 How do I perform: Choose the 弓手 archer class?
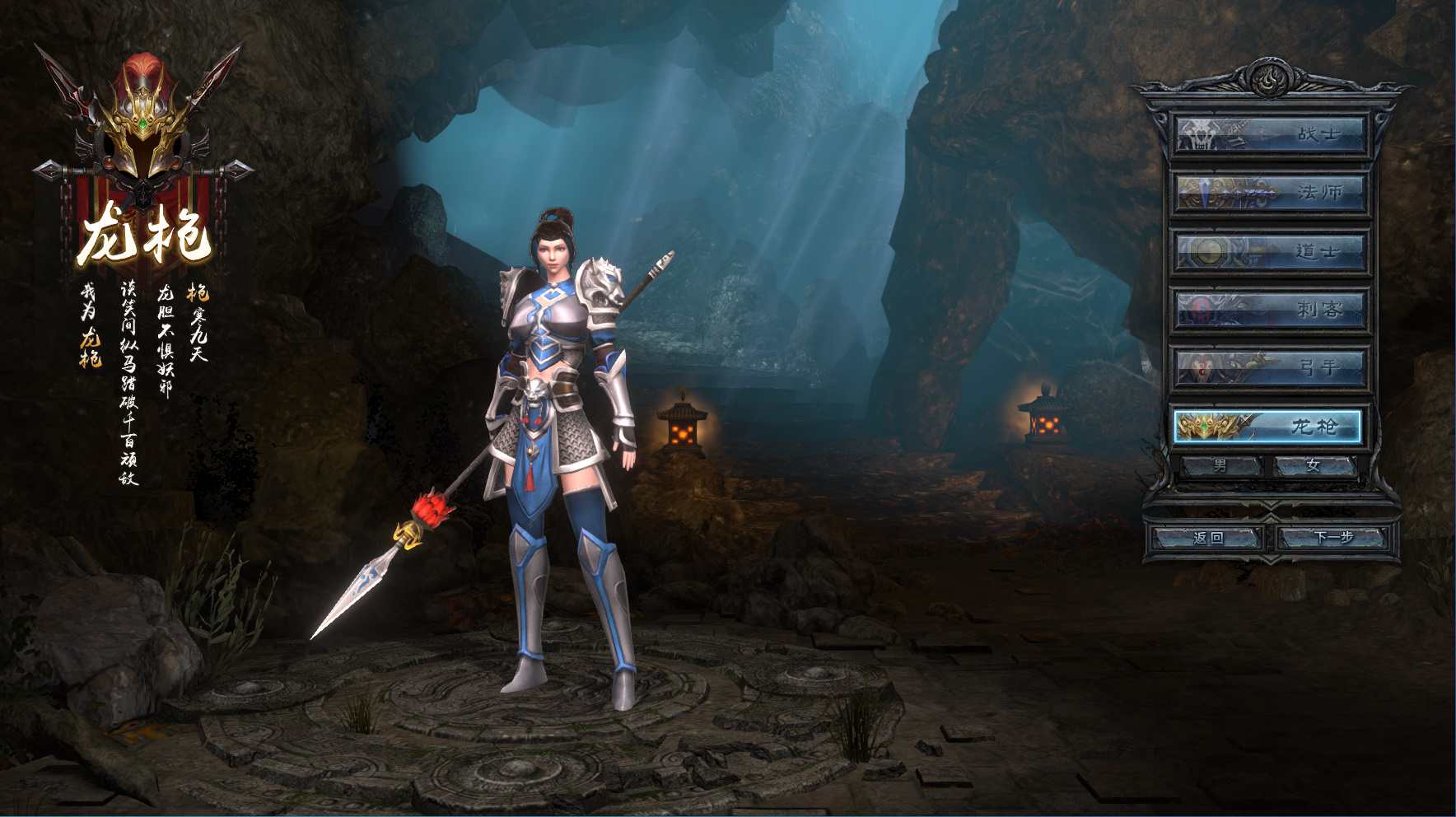pos(1269,367)
